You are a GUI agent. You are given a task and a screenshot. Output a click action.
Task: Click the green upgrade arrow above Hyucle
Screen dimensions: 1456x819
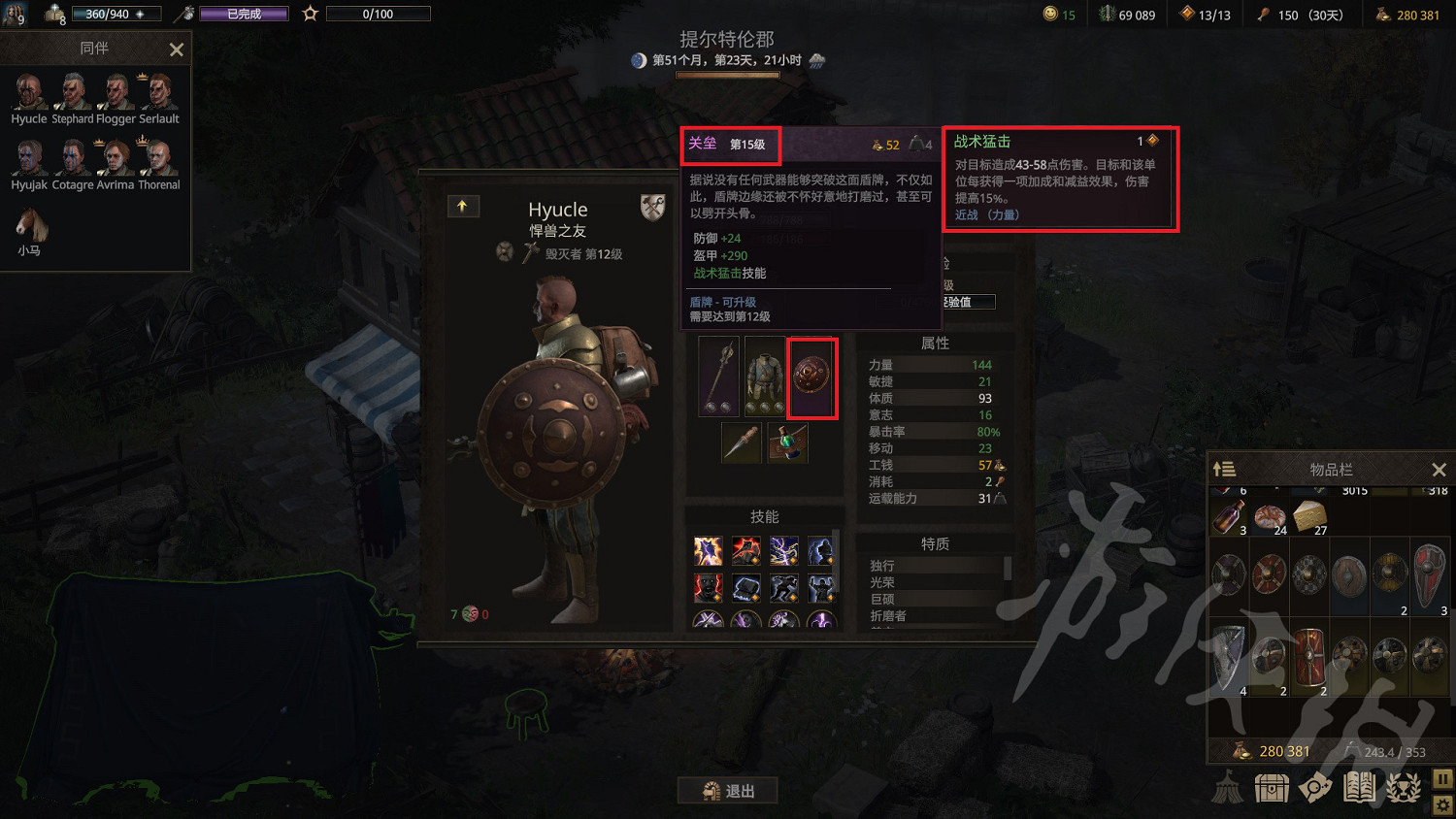click(463, 206)
